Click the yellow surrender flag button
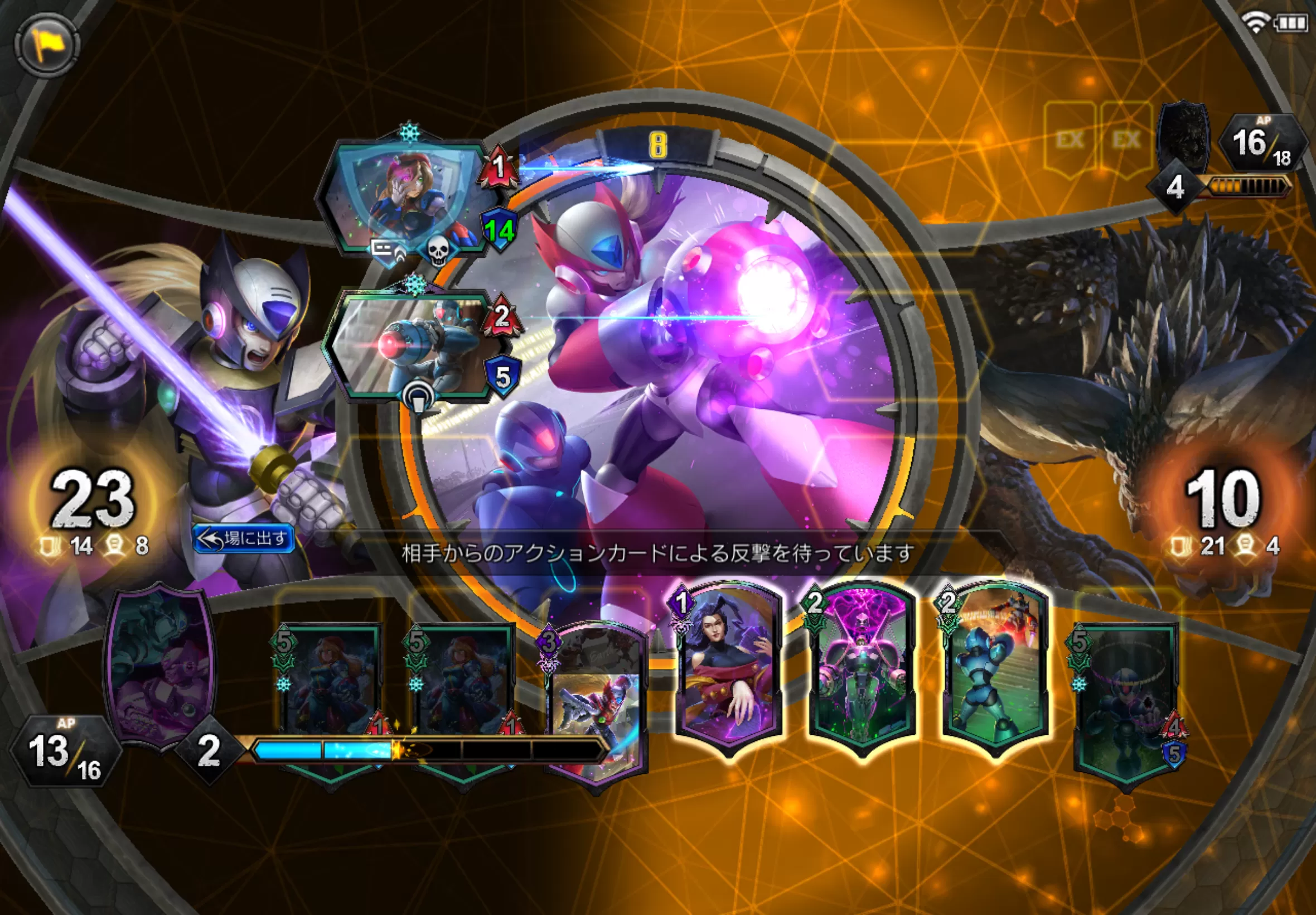Image resolution: width=1316 pixels, height=915 pixels. tap(46, 44)
